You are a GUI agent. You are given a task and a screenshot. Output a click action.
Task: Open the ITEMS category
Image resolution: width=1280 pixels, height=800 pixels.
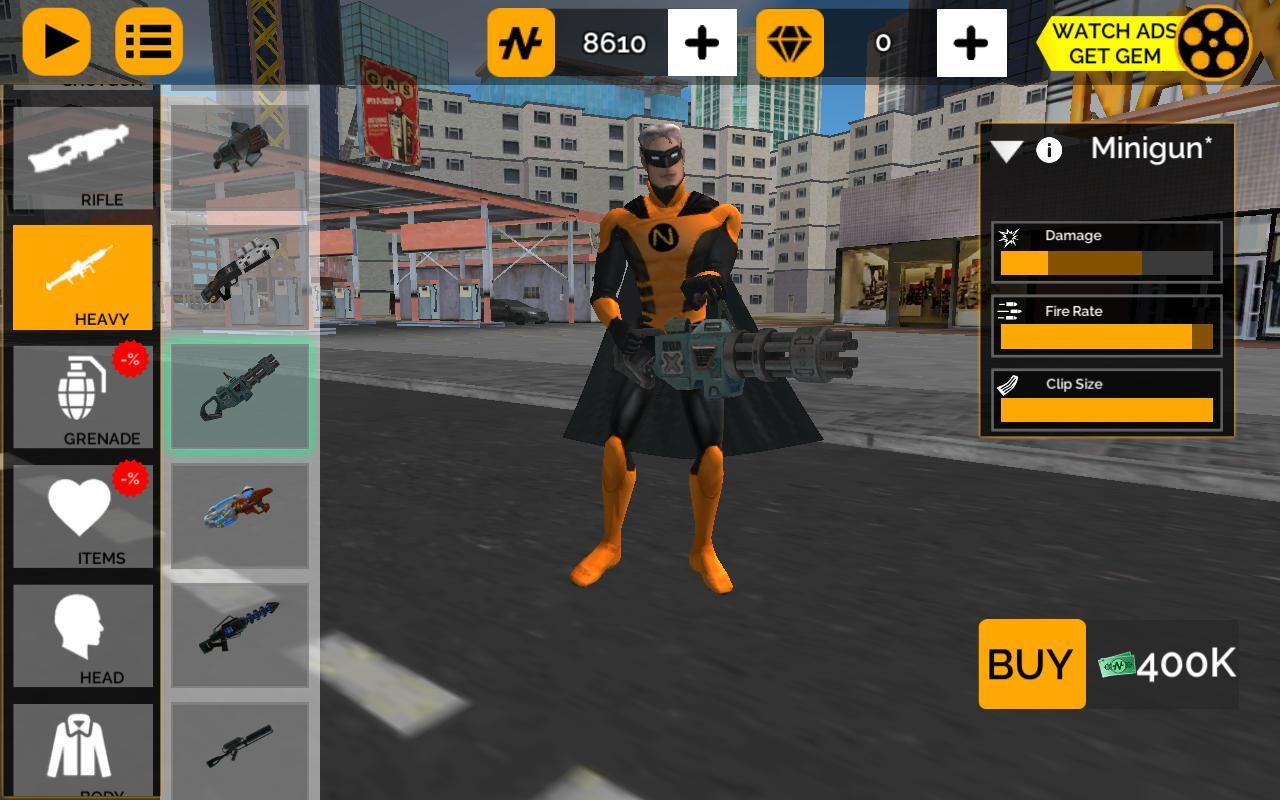82,518
